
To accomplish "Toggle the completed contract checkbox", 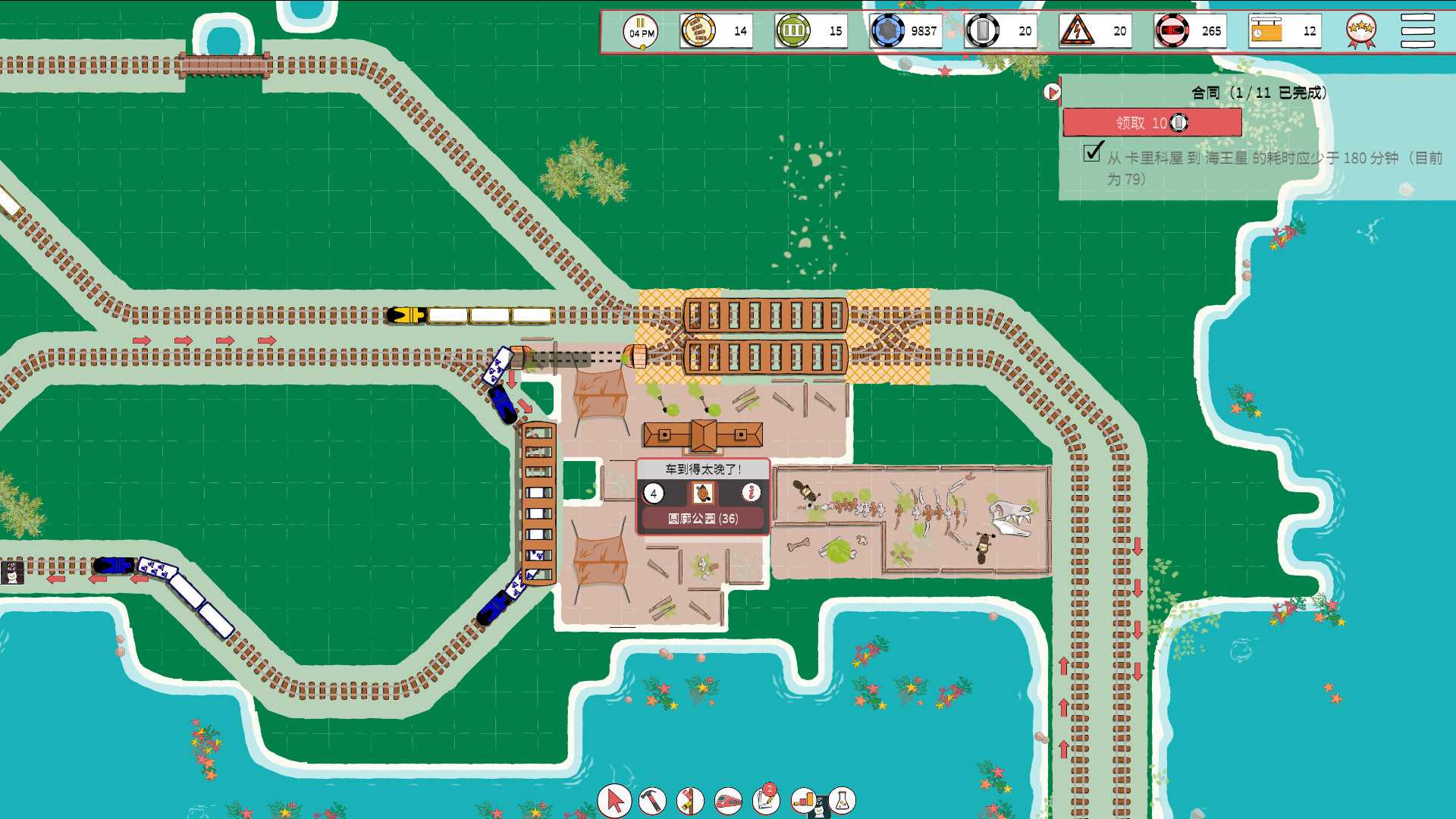I will click(x=1092, y=154).
